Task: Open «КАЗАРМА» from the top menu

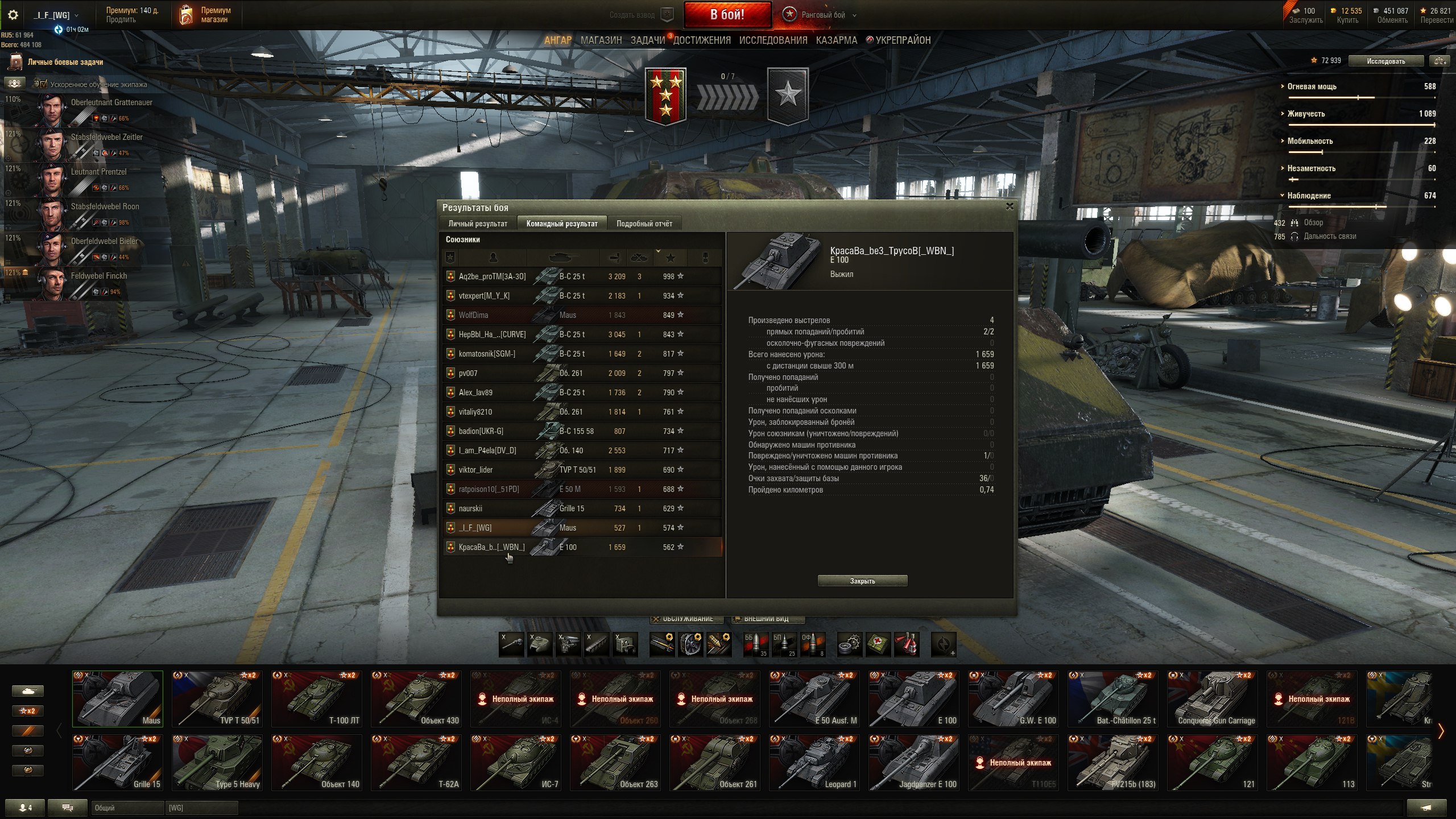Action: [x=836, y=40]
